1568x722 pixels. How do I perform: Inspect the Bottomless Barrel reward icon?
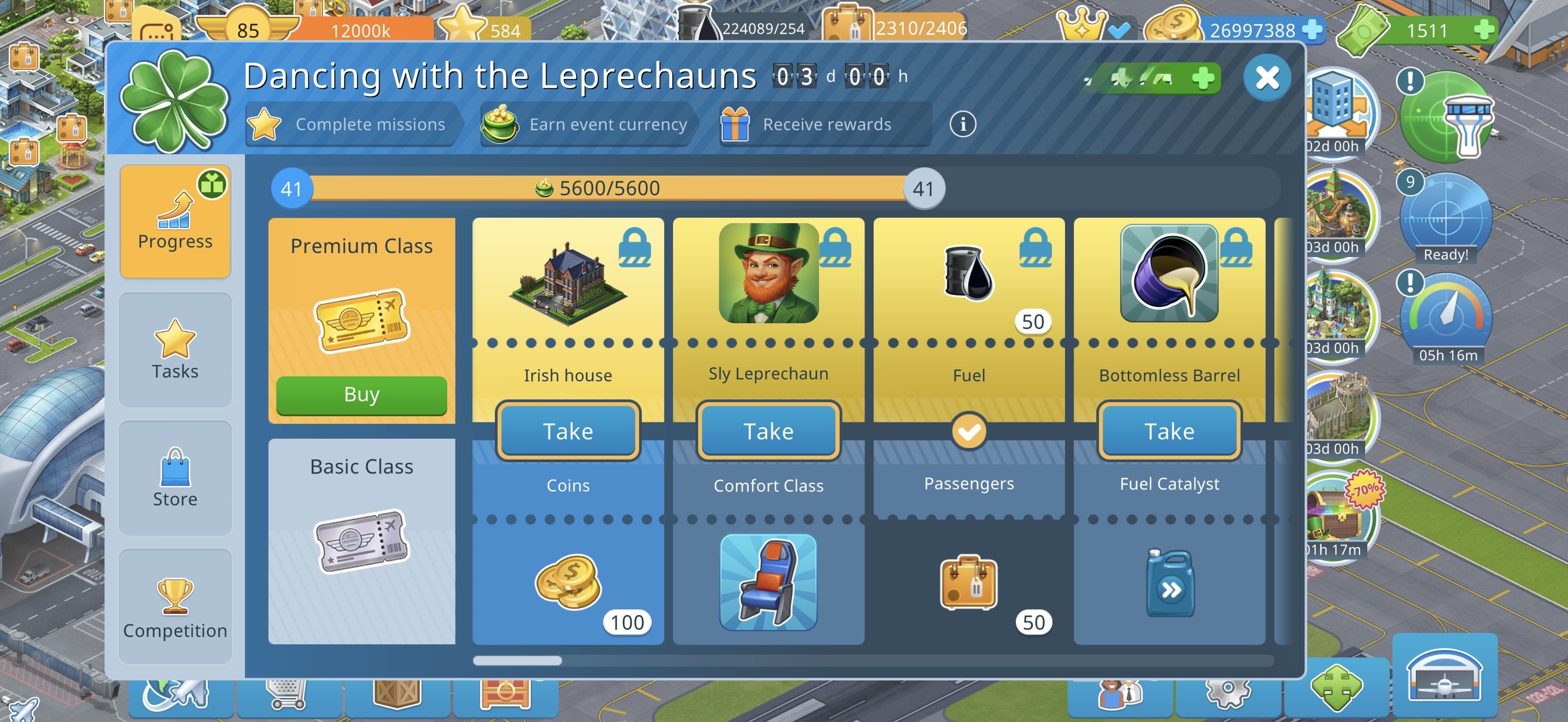(x=1169, y=273)
